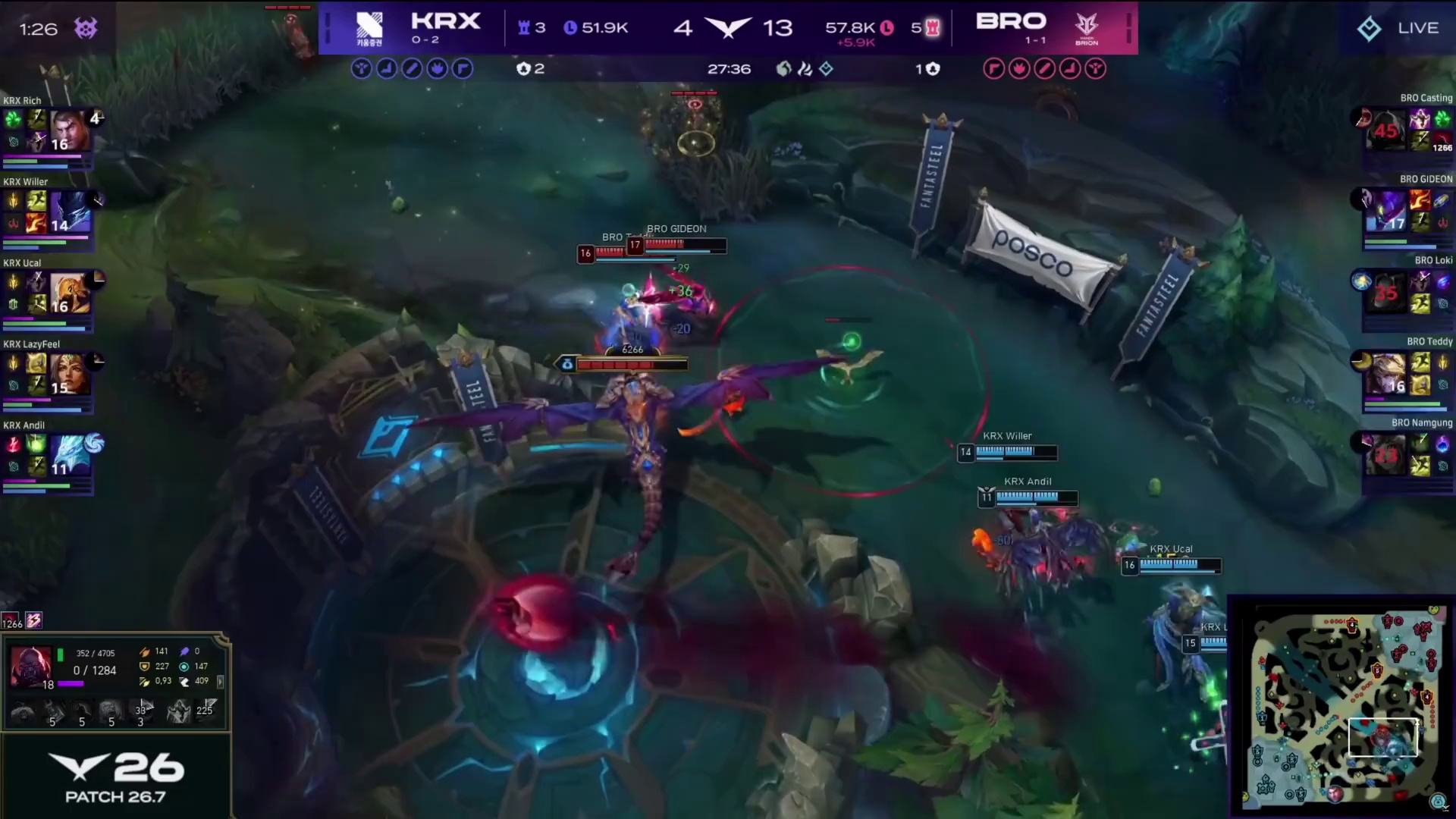This screenshot has width=1456, height=819.
Task: Click the BRO team logo
Action: pyautogui.click(x=1086, y=27)
